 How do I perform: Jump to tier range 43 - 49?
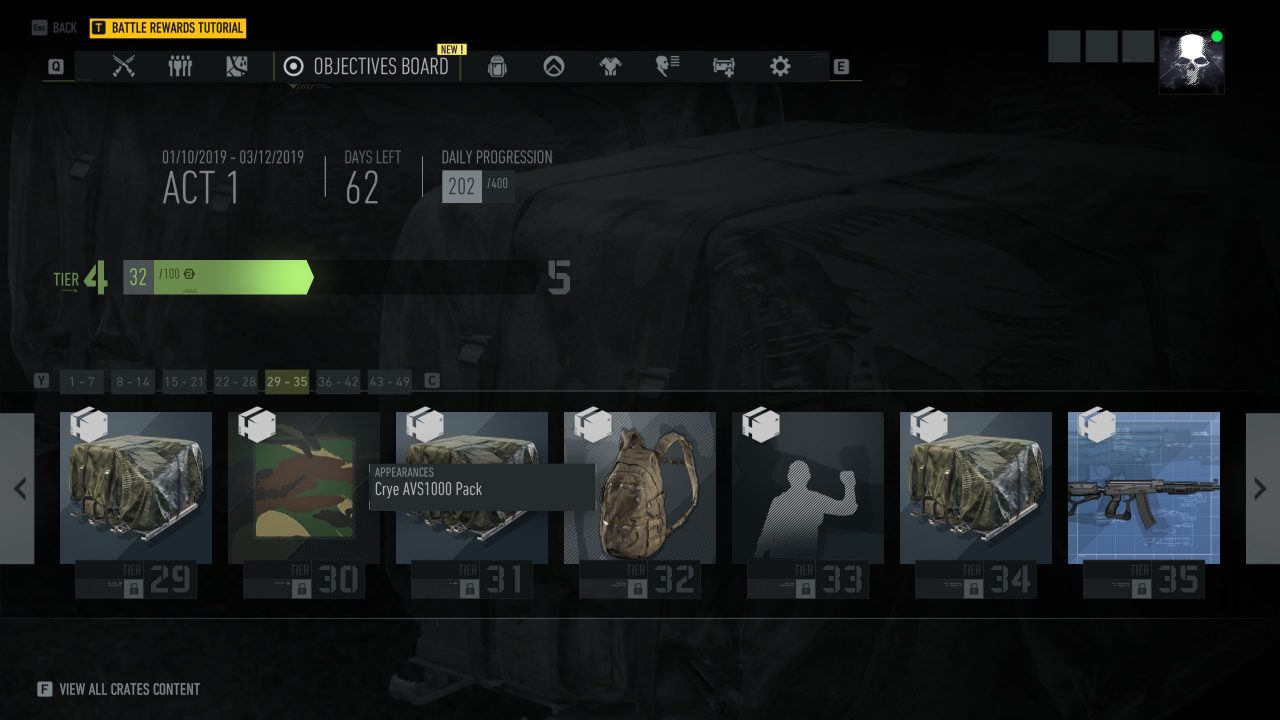pos(389,381)
